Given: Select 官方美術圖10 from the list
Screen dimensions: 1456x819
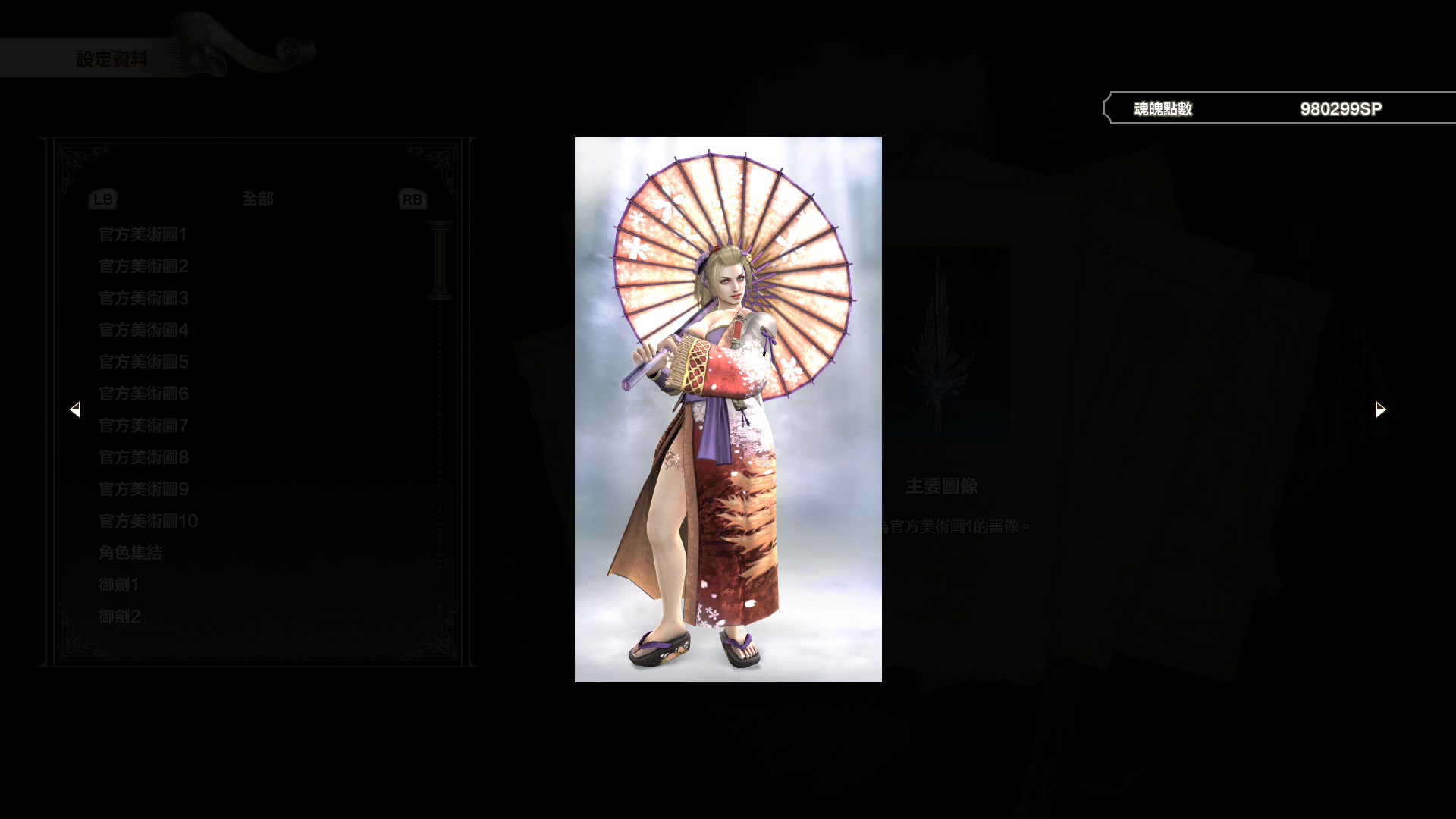Looking at the screenshot, I should coord(147,521).
